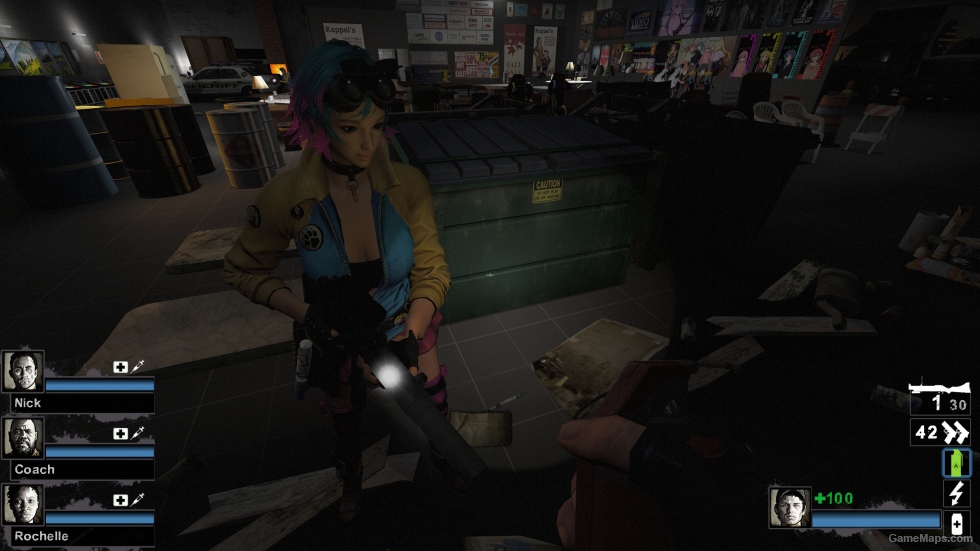Click Coach's teammate portrait
The height and width of the screenshot is (551, 980).
point(22,437)
